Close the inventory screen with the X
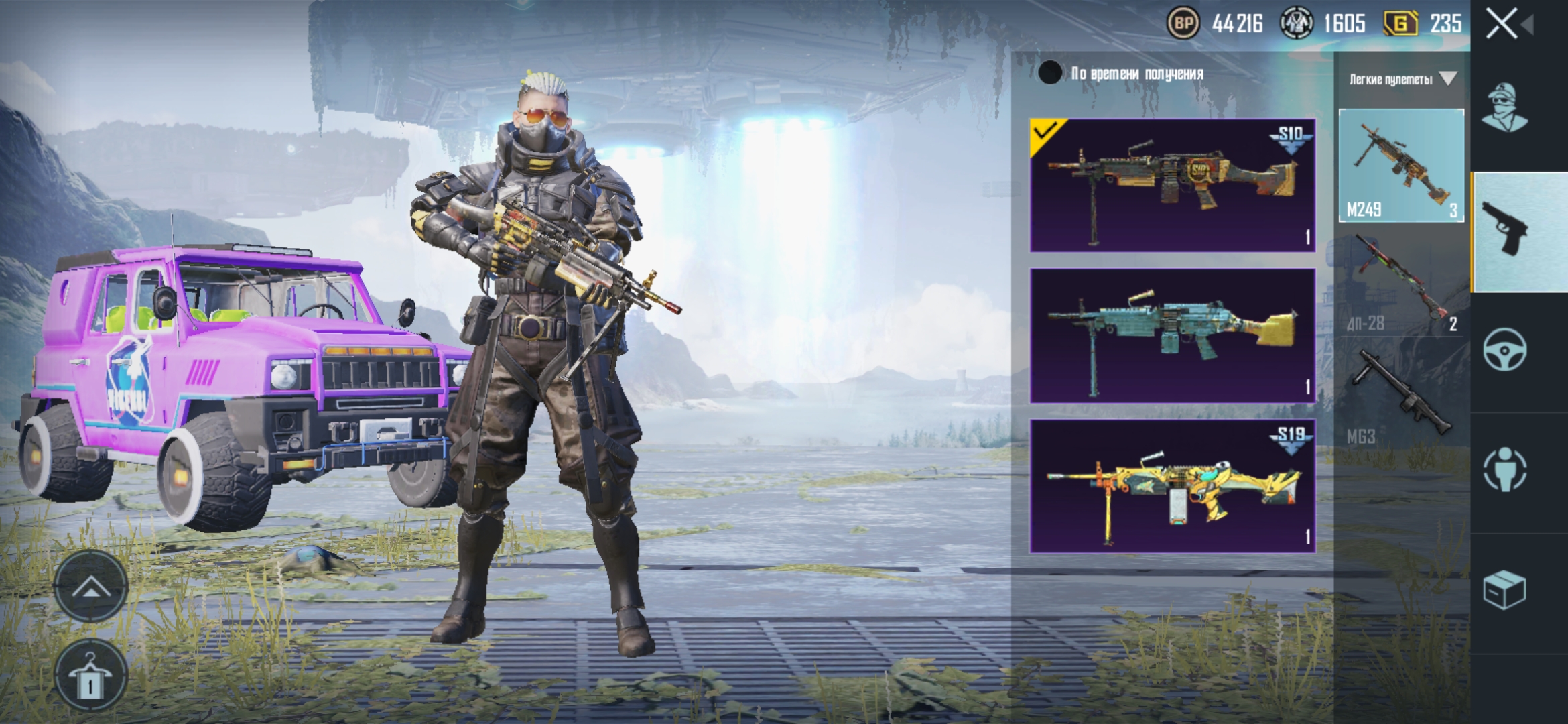1568x724 pixels. (1502, 24)
